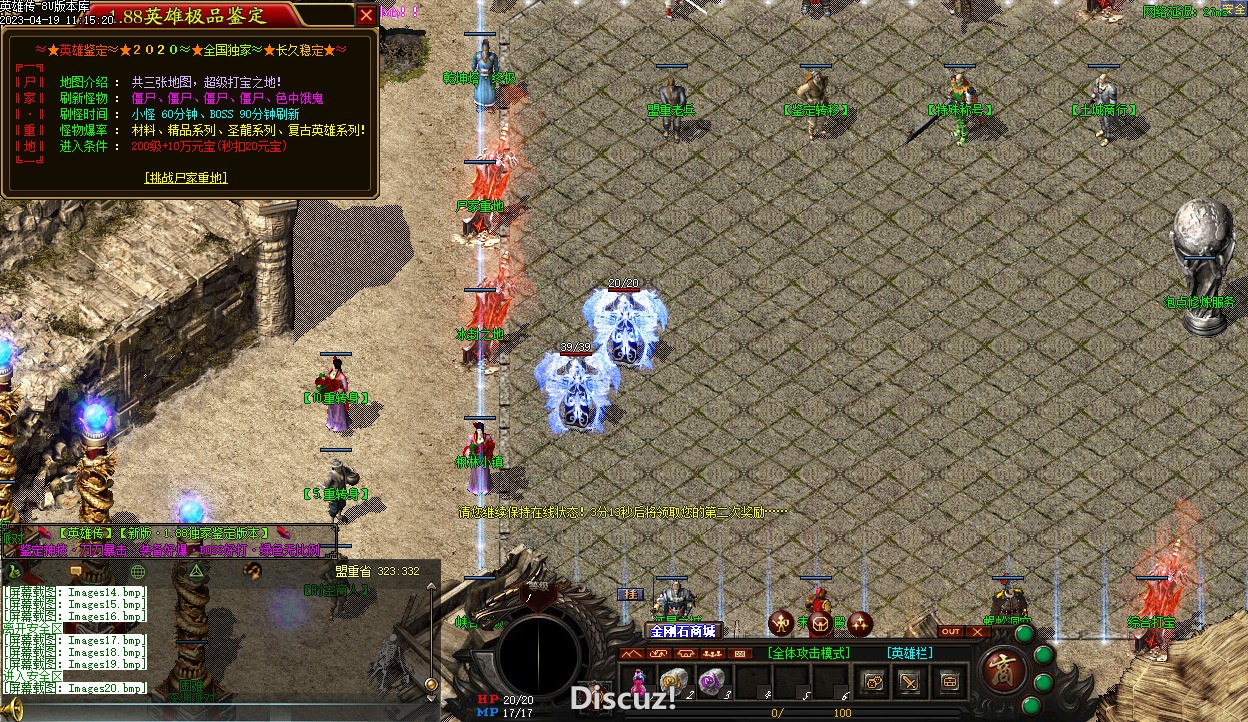
Task: Click the small X button beside OUT
Action: click(976, 632)
